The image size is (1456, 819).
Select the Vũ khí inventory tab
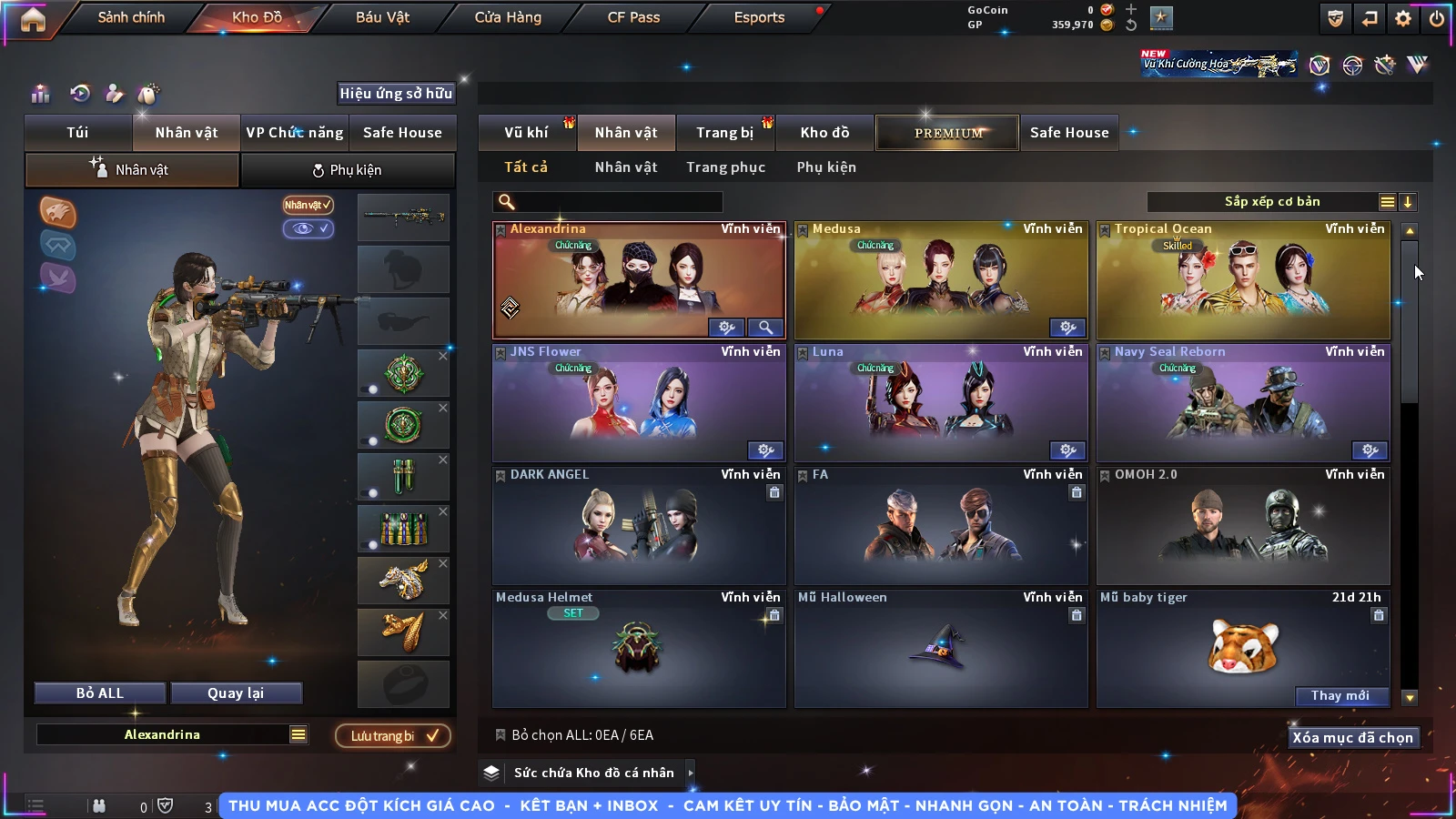point(526,133)
